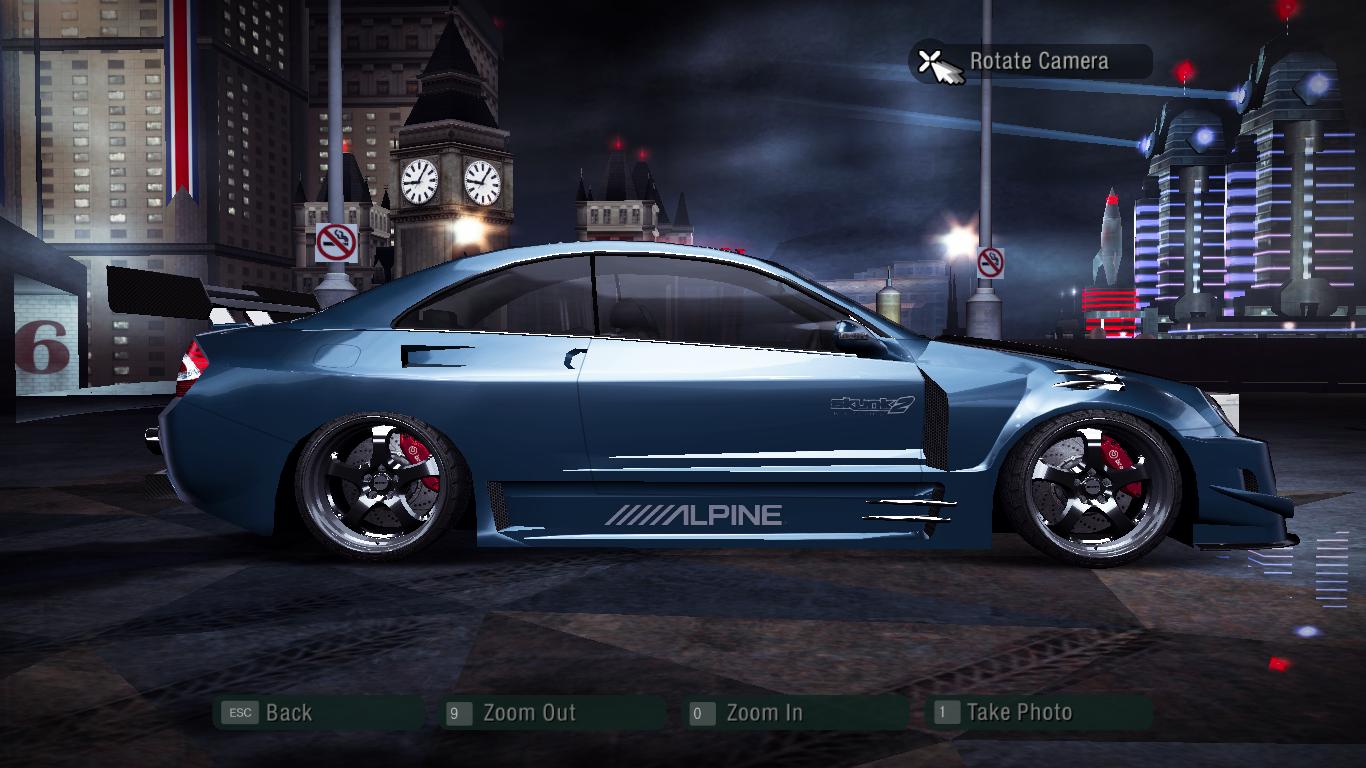Take a photo of the car
1366x768 pixels.
pos(1018,713)
